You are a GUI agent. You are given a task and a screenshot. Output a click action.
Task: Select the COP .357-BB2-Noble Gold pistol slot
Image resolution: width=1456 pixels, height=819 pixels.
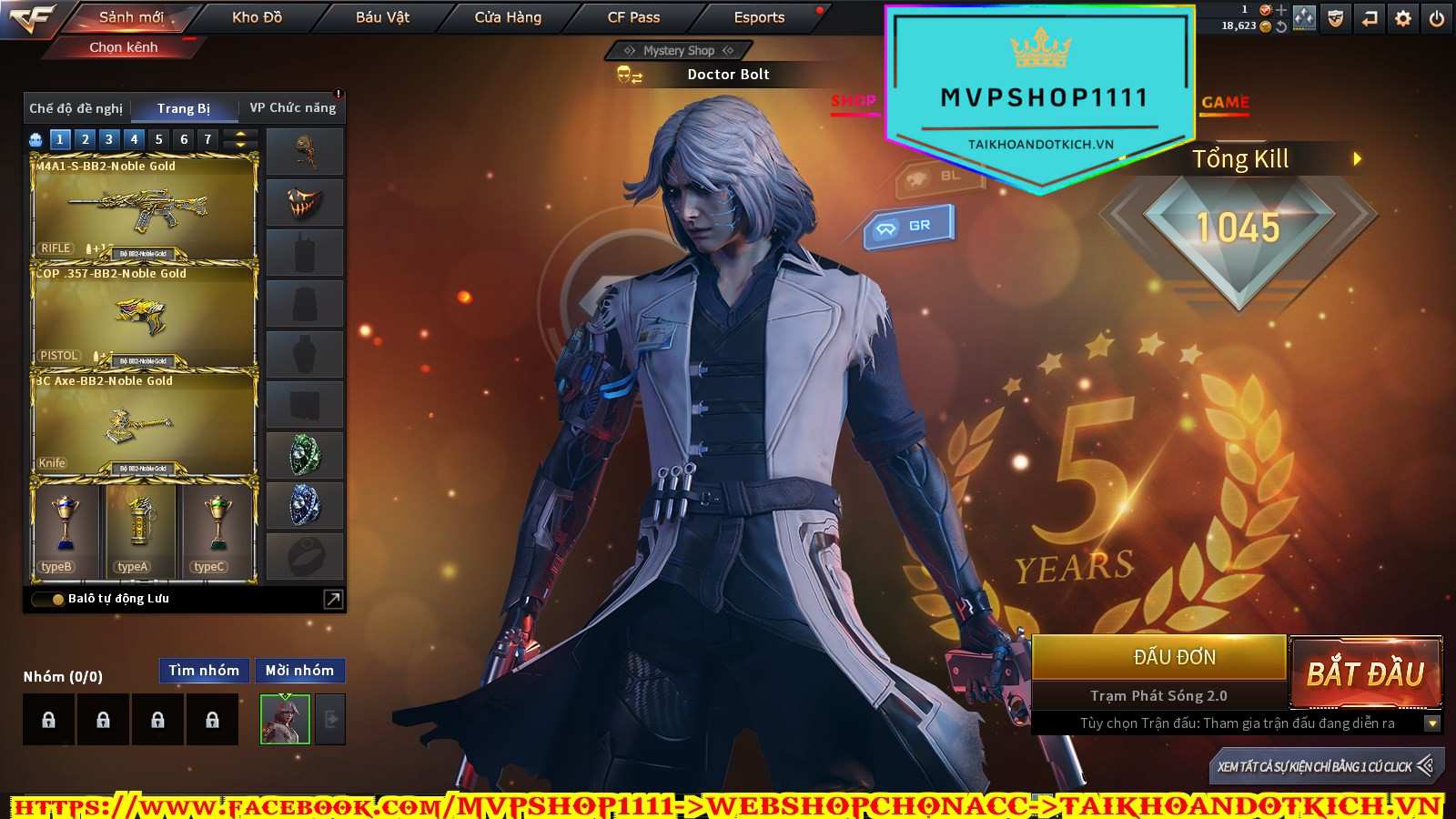pyautogui.click(x=144, y=316)
